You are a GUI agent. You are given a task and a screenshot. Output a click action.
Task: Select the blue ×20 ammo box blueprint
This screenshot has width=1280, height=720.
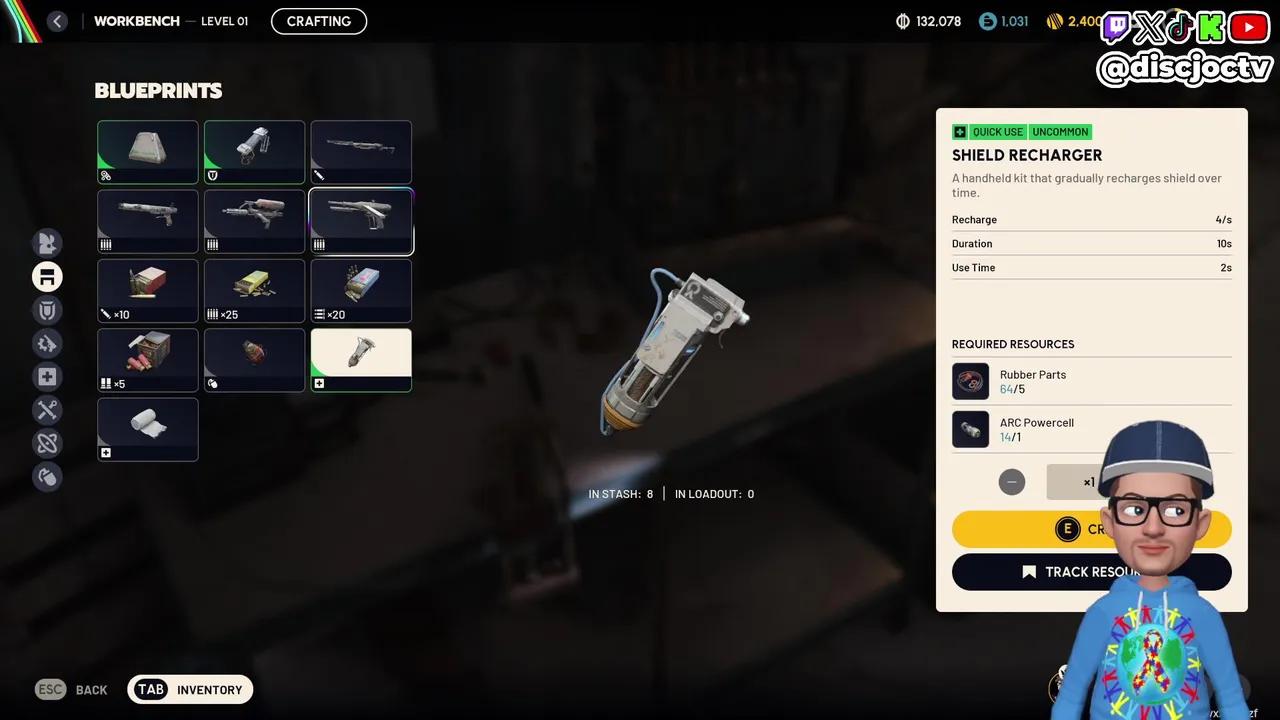tap(361, 291)
